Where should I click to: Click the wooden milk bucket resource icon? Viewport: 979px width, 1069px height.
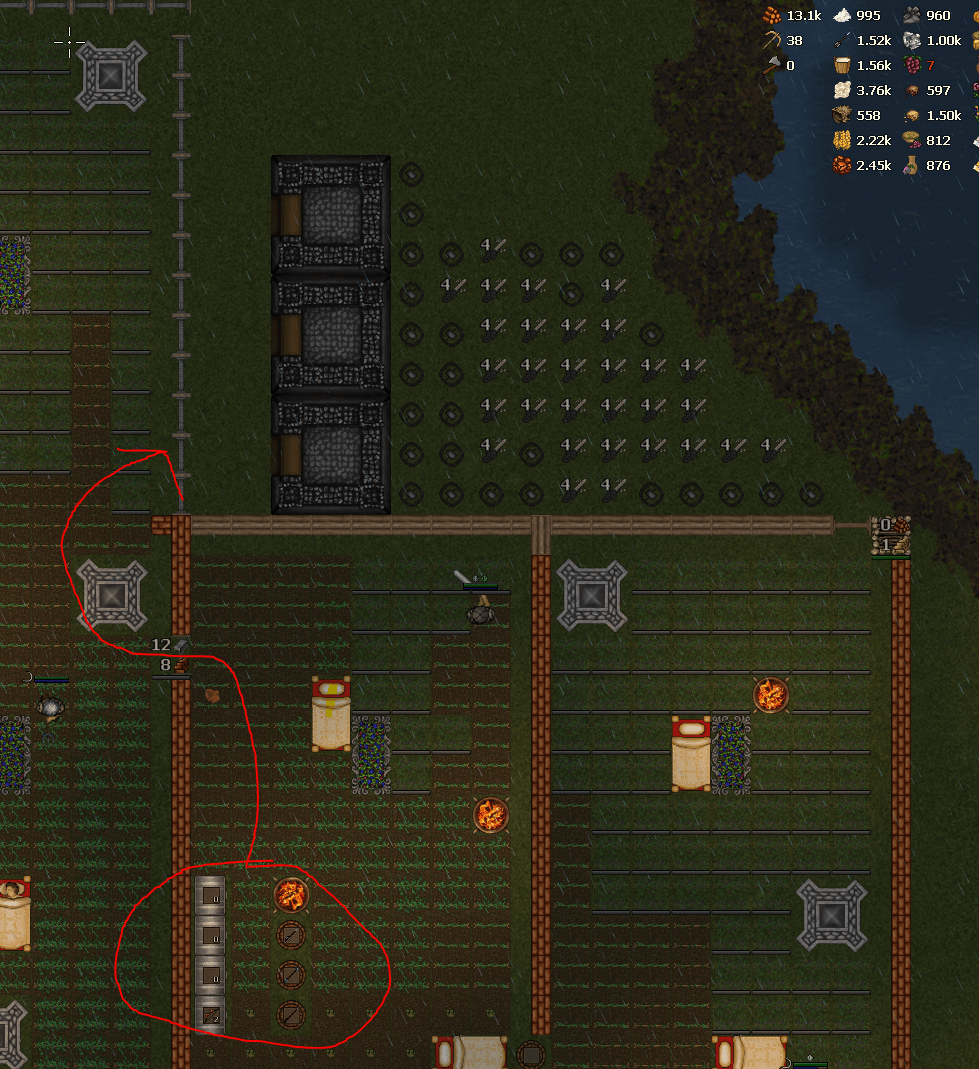pyautogui.click(x=842, y=66)
